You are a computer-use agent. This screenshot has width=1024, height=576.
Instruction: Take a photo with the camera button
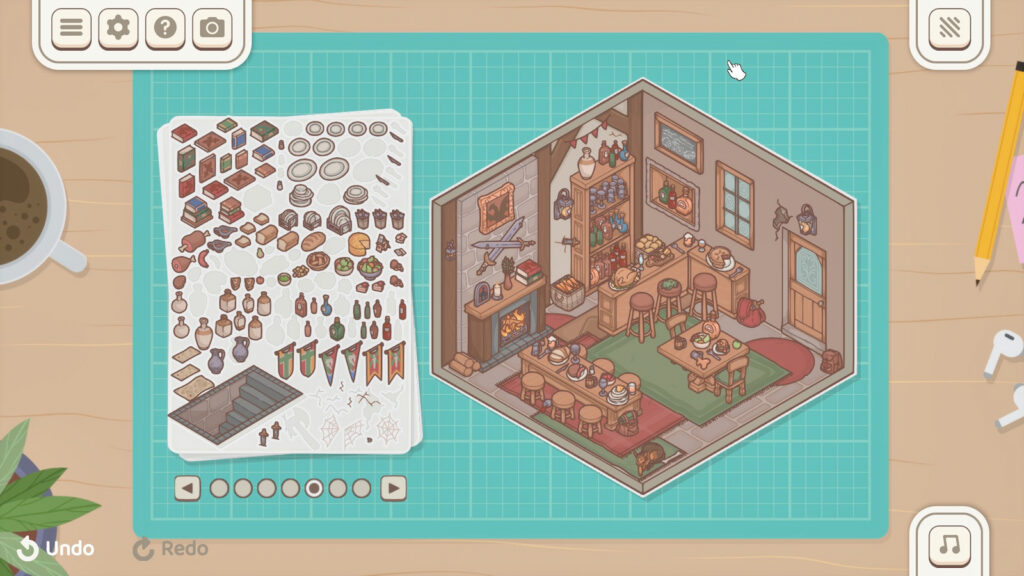pyautogui.click(x=212, y=28)
